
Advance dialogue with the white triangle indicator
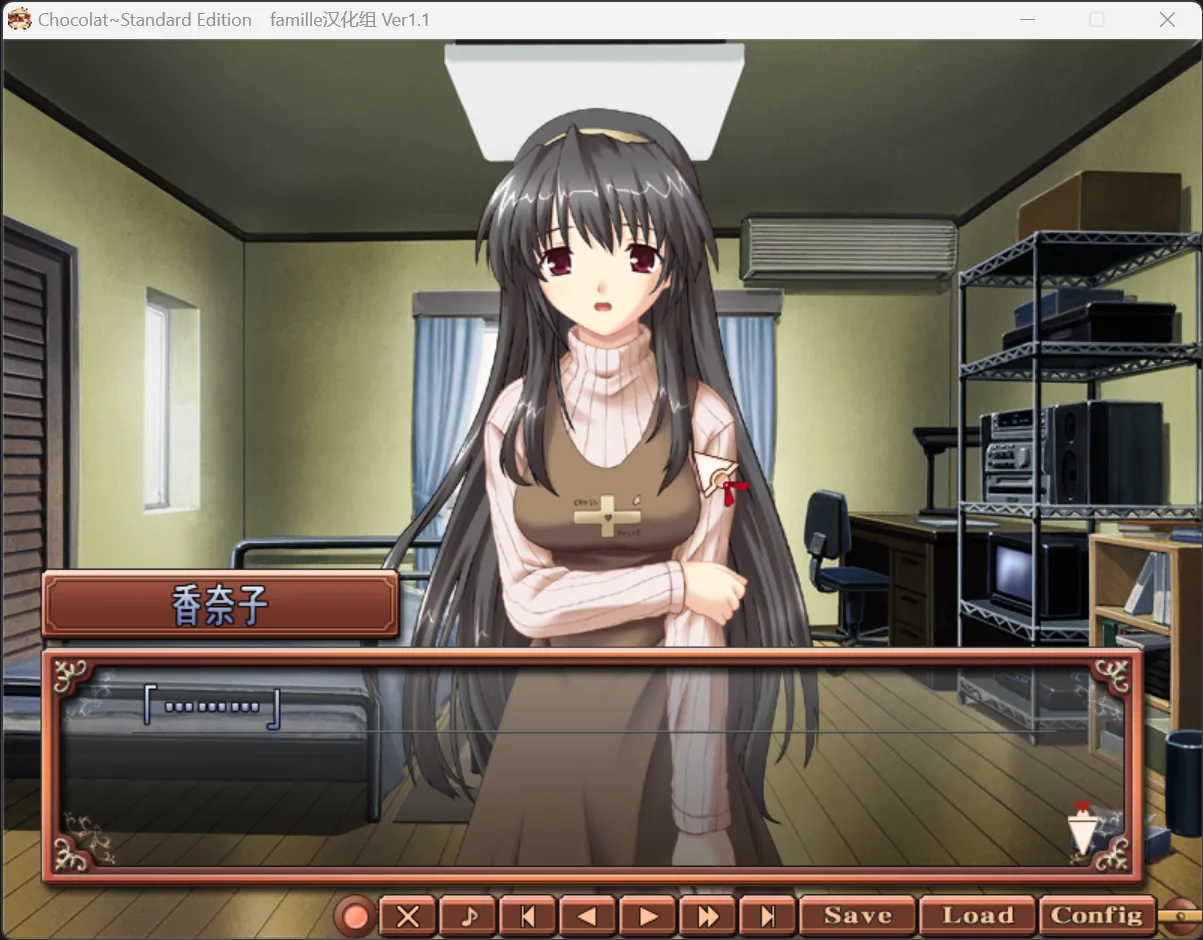[1081, 830]
